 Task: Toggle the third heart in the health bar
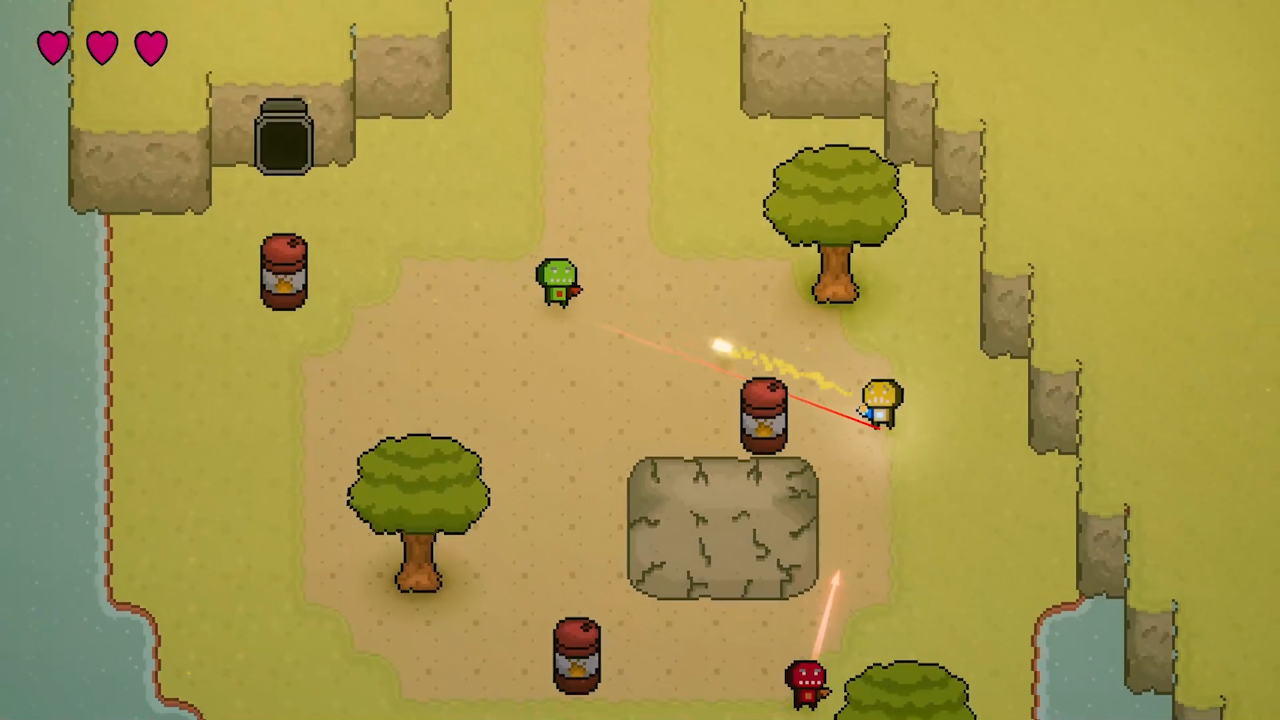(x=150, y=46)
